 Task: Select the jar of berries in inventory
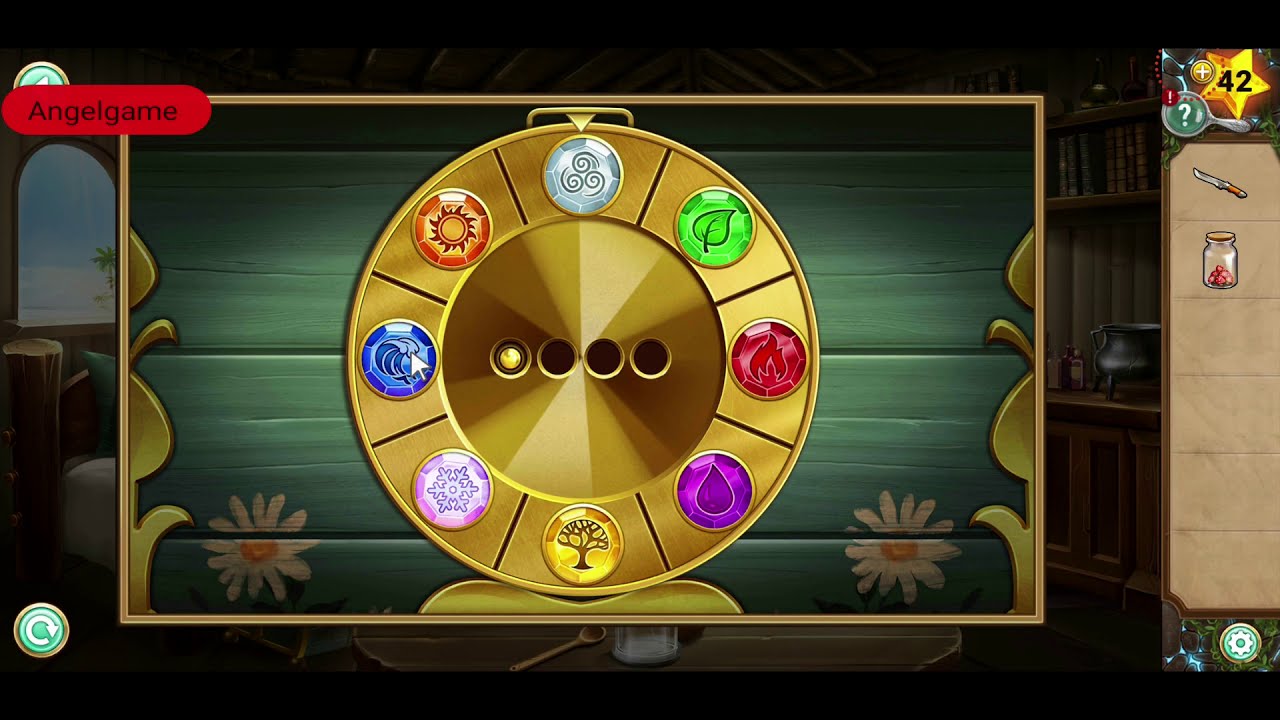click(1220, 260)
